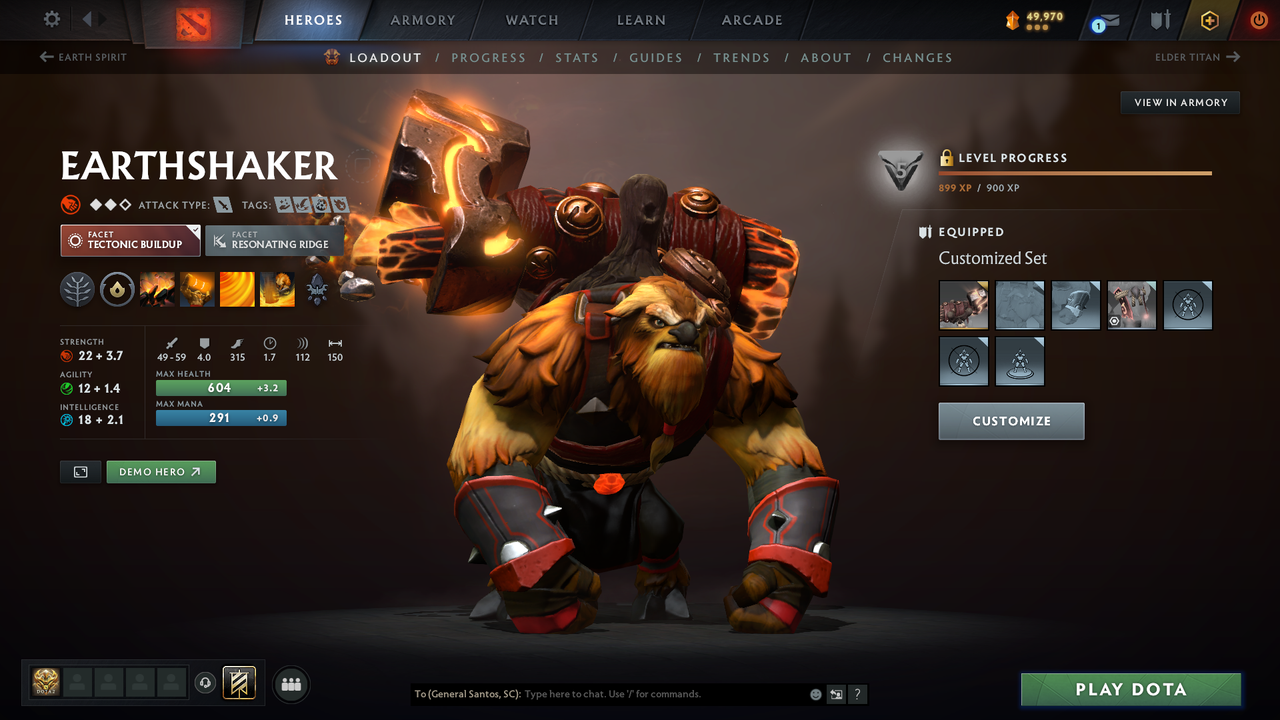
Task: Click the innate ability icon beside talents
Action: (x=116, y=290)
